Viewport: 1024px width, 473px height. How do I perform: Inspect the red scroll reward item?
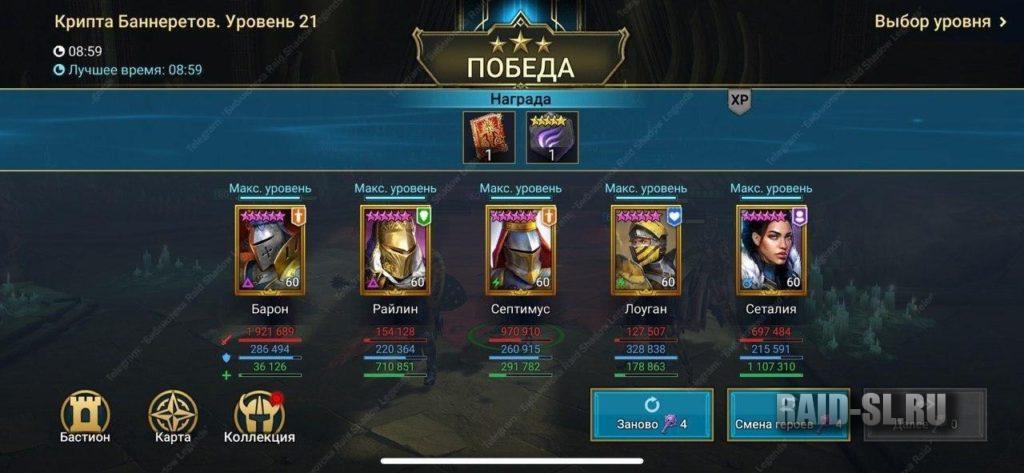[x=491, y=137]
